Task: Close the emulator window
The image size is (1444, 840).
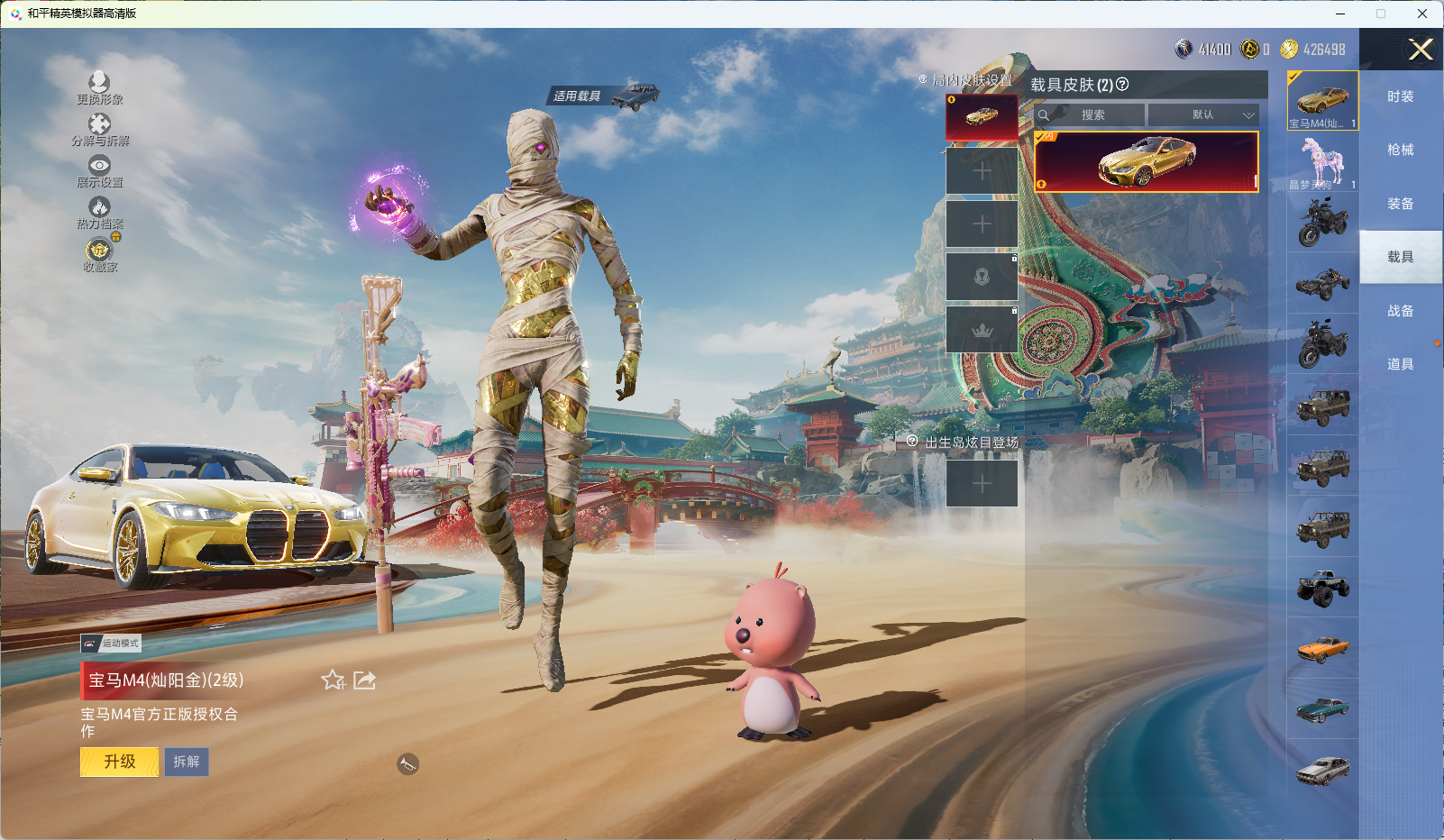Action: 1422,14
